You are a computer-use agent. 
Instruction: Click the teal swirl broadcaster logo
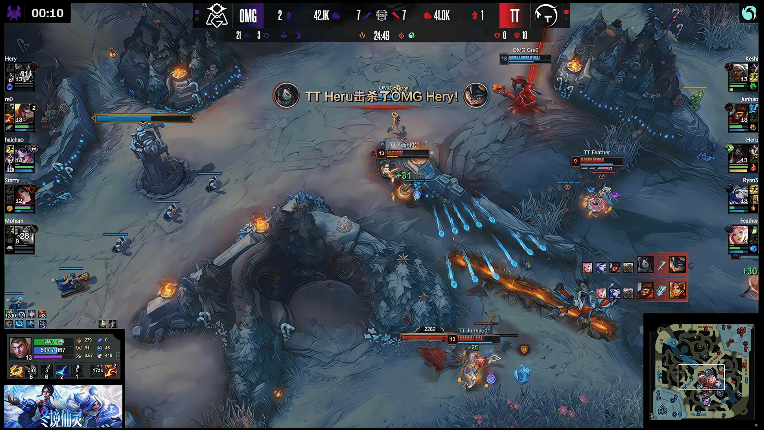pos(748,14)
